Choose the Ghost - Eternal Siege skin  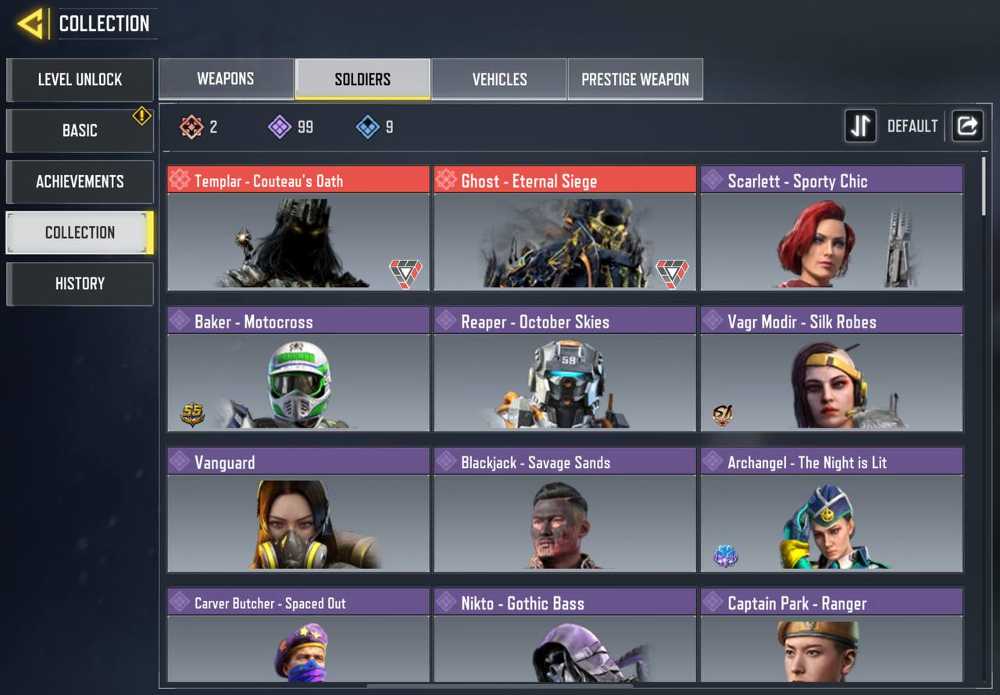[x=565, y=228]
